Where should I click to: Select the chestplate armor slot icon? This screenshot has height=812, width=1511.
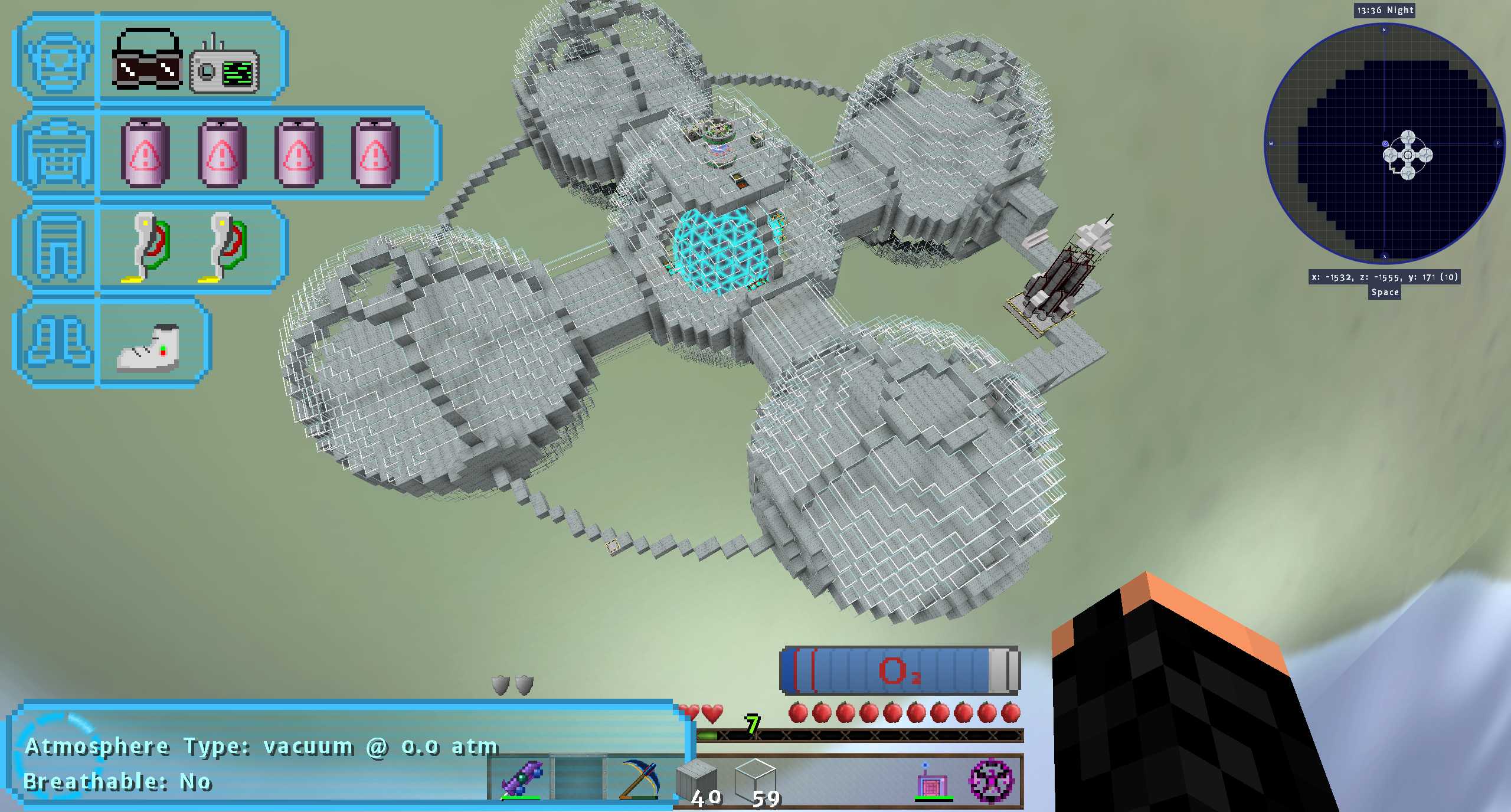tap(57, 153)
